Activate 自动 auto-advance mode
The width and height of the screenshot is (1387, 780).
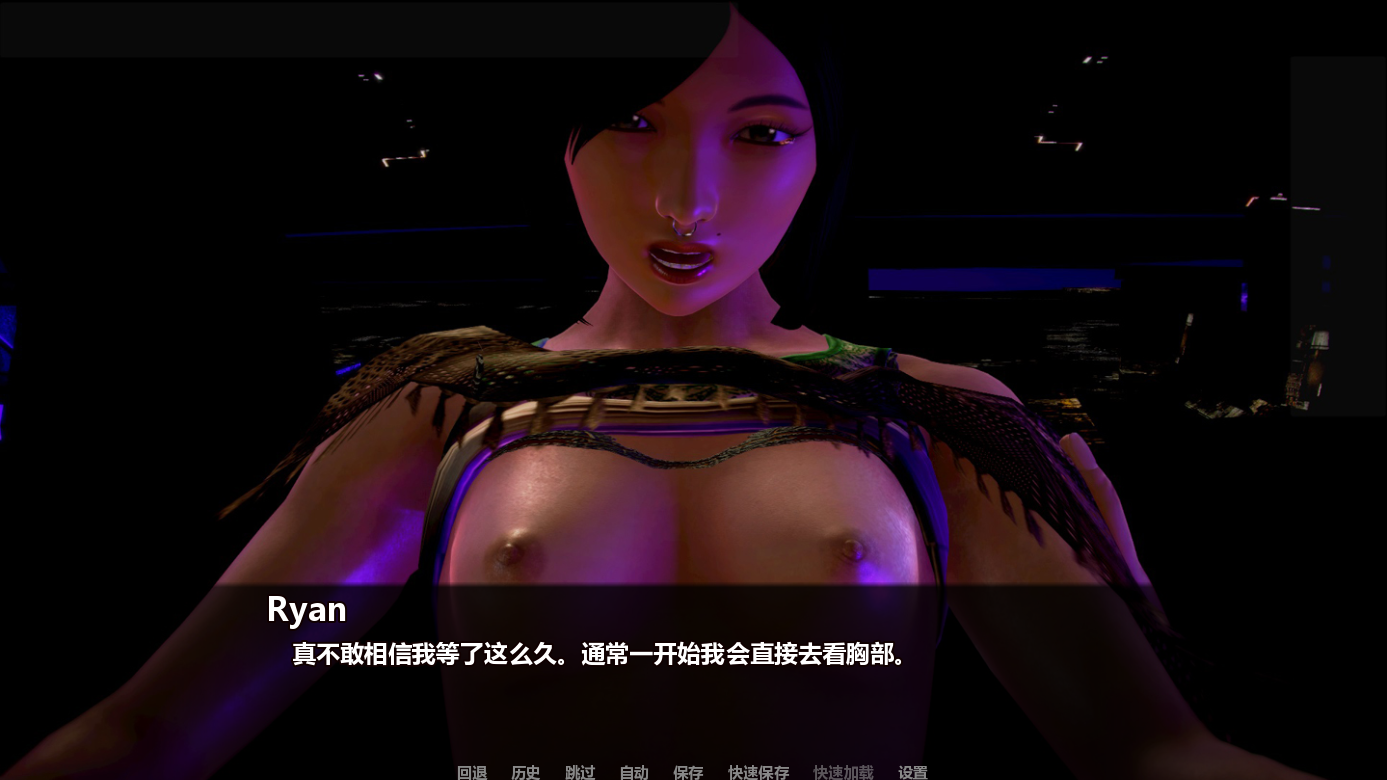pos(632,772)
